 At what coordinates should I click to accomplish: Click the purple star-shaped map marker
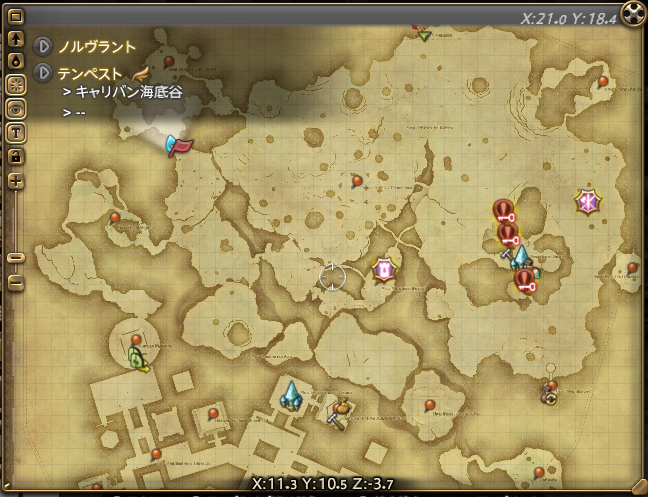587,202
